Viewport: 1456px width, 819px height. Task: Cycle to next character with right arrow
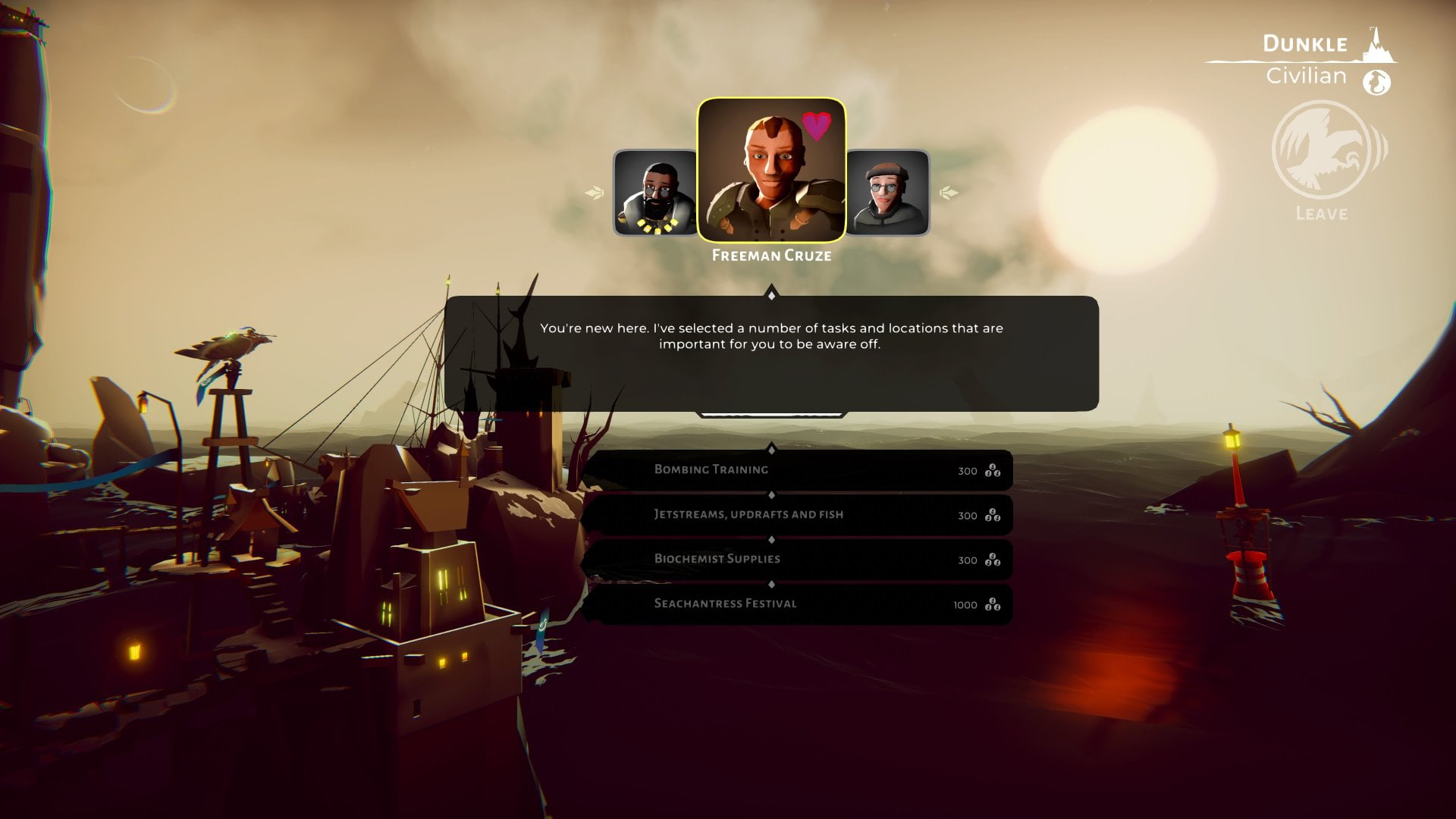[948, 193]
